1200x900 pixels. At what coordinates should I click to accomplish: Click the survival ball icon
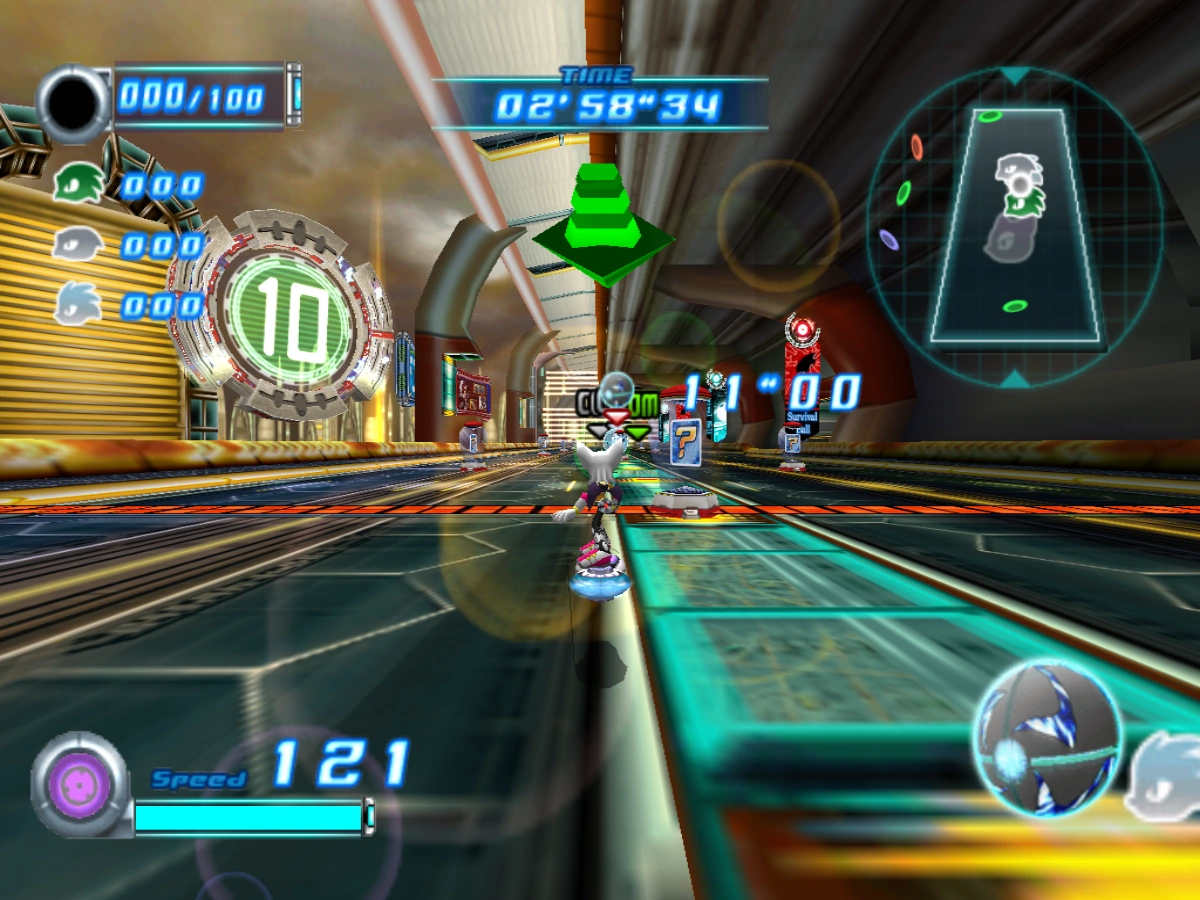click(x=1048, y=738)
